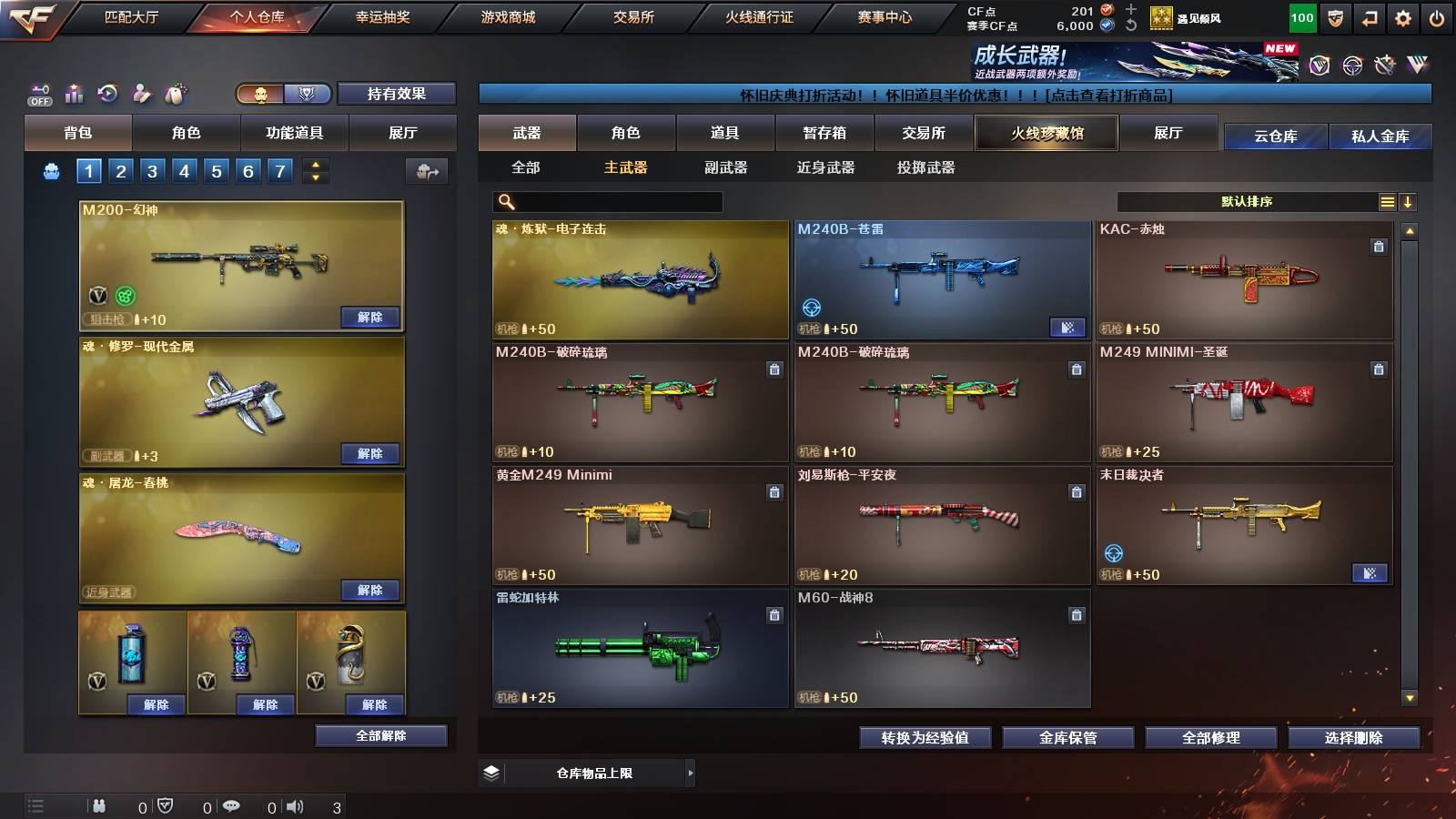Click the 全部解除 button to unequip all
Screen dimensions: 1456x819
380,735
